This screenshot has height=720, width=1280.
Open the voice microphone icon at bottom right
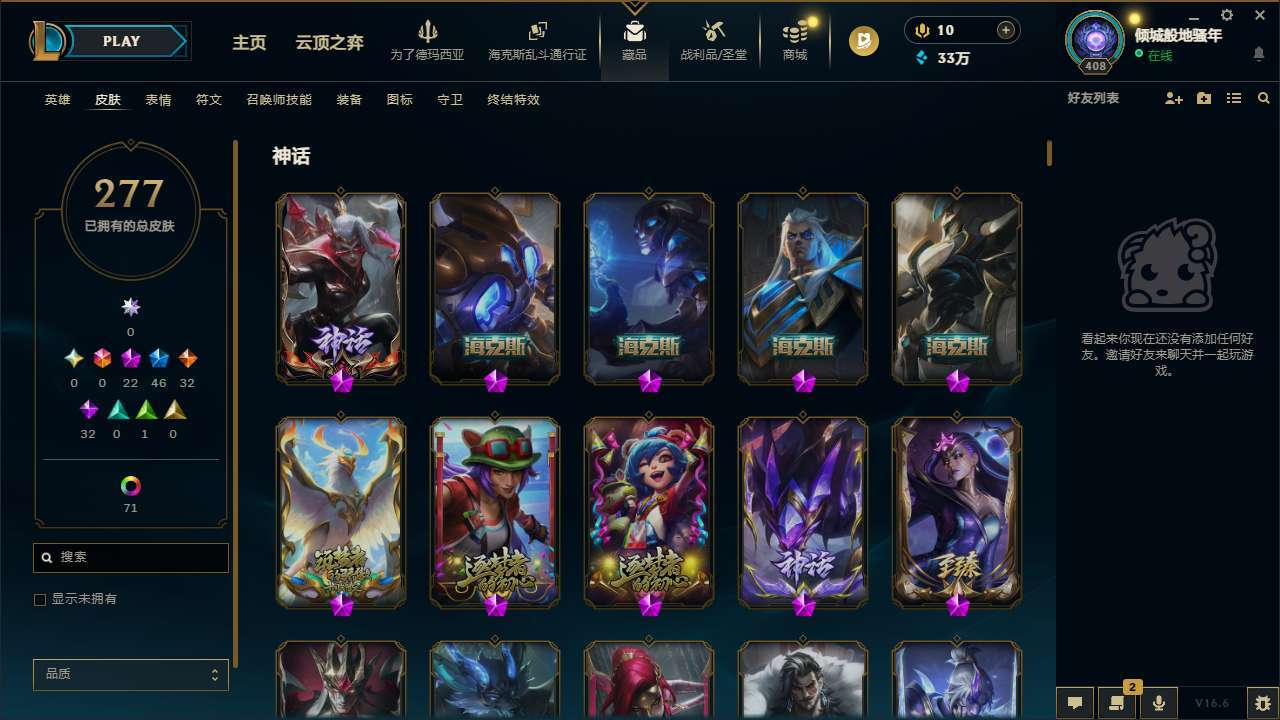coord(1159,703)
